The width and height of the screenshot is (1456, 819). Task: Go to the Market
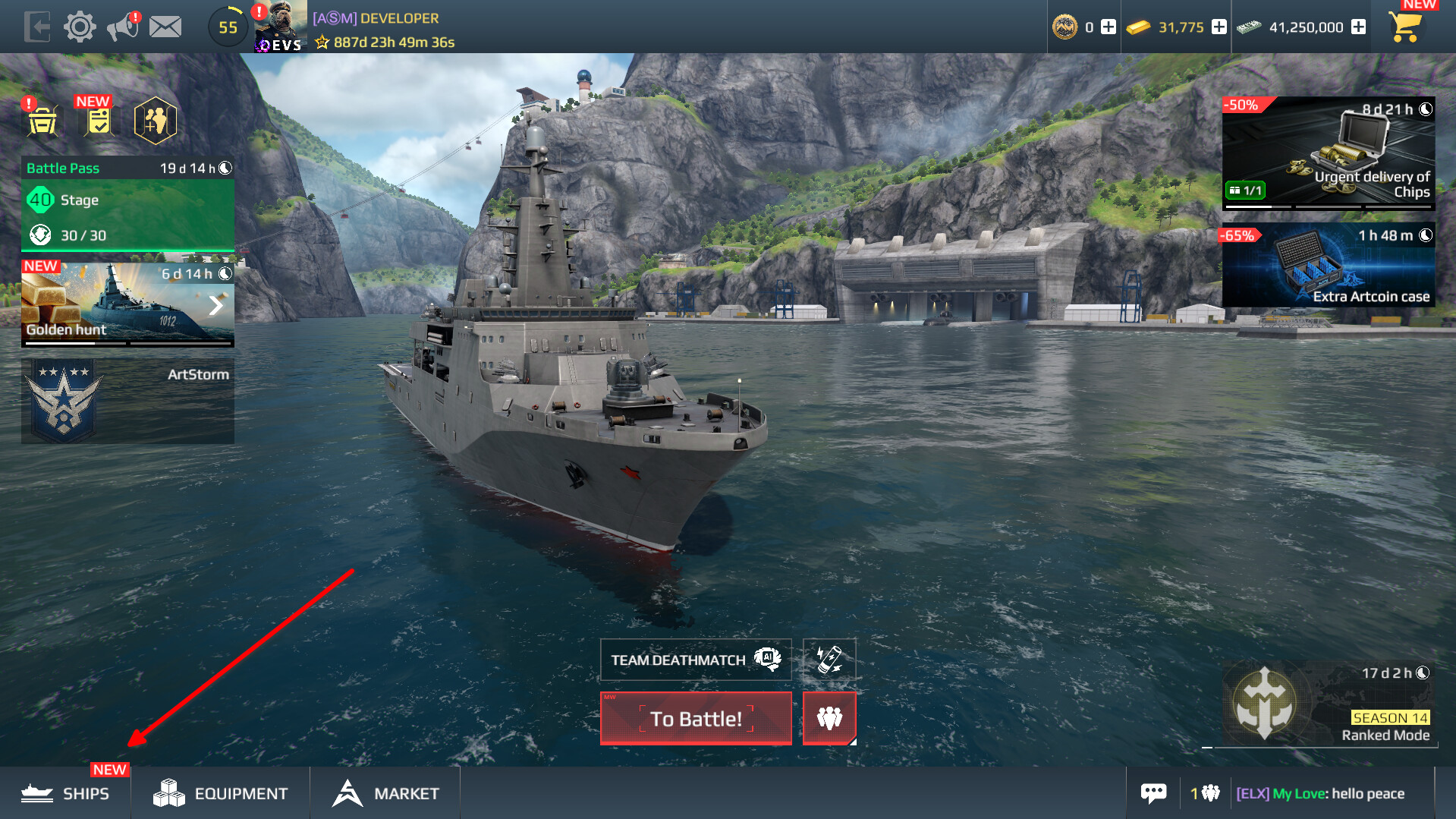tap(385, 793)
